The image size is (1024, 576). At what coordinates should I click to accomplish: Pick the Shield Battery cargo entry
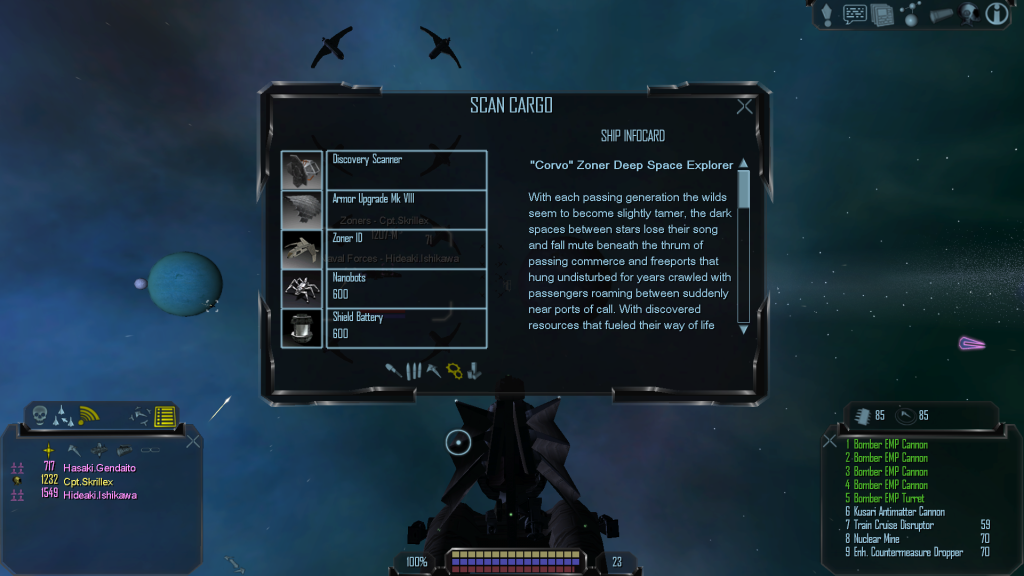(x=406, y=328)
